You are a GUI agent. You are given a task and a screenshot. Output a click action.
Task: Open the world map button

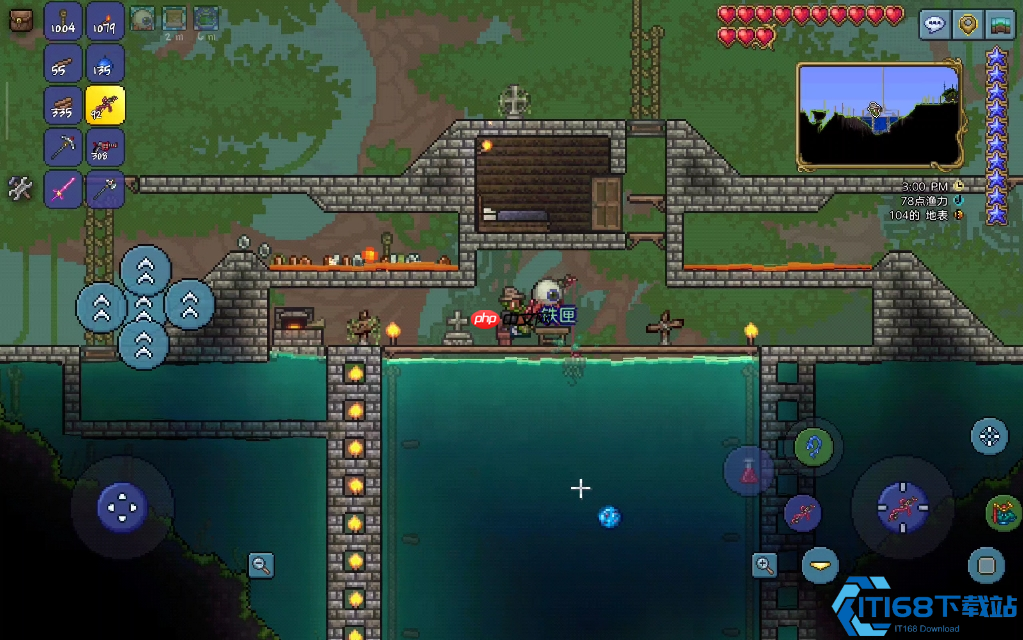coord(999,24)
